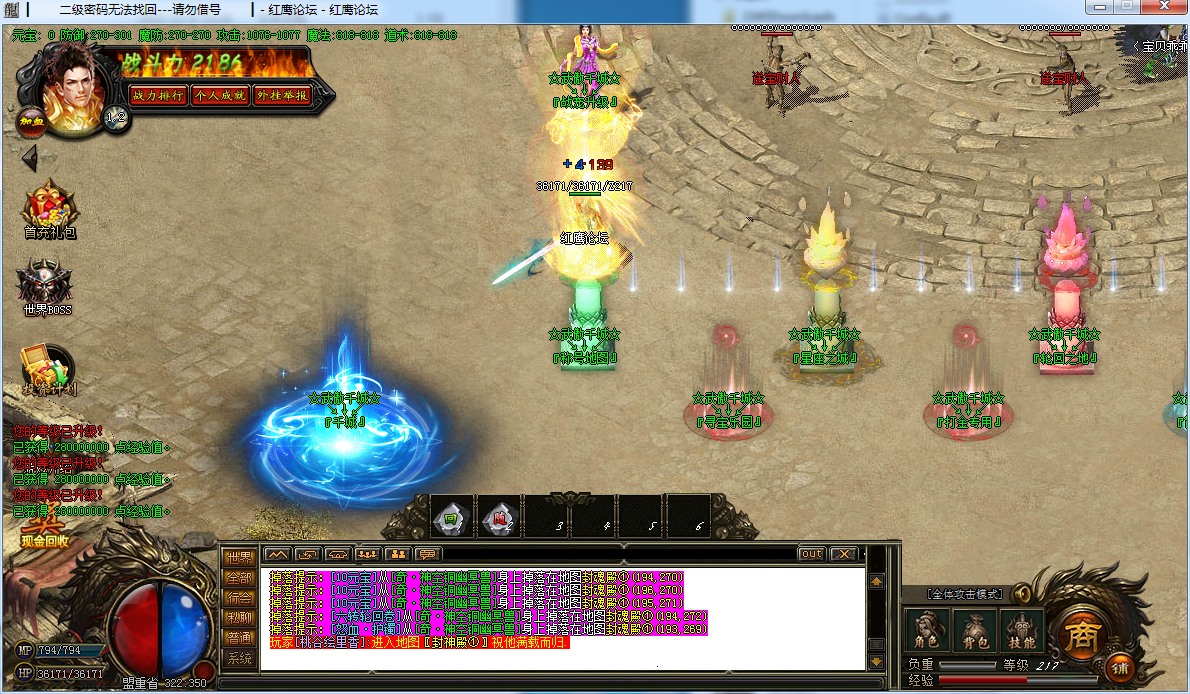1190x694 pixels.
Task: Open the 投资计划 investment plan
Action: click(49, 370)
